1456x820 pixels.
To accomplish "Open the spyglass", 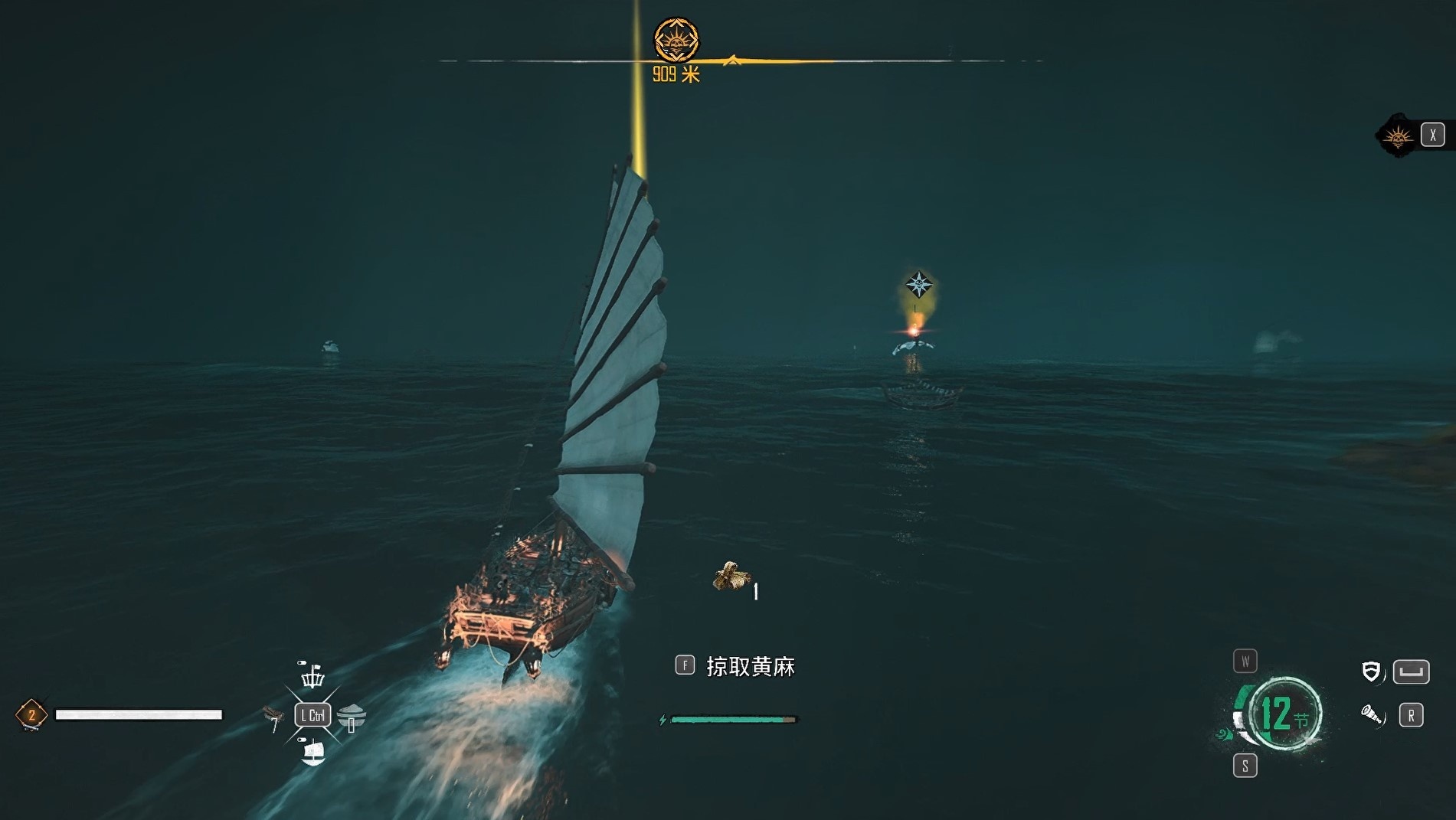I will [1371, 715].
